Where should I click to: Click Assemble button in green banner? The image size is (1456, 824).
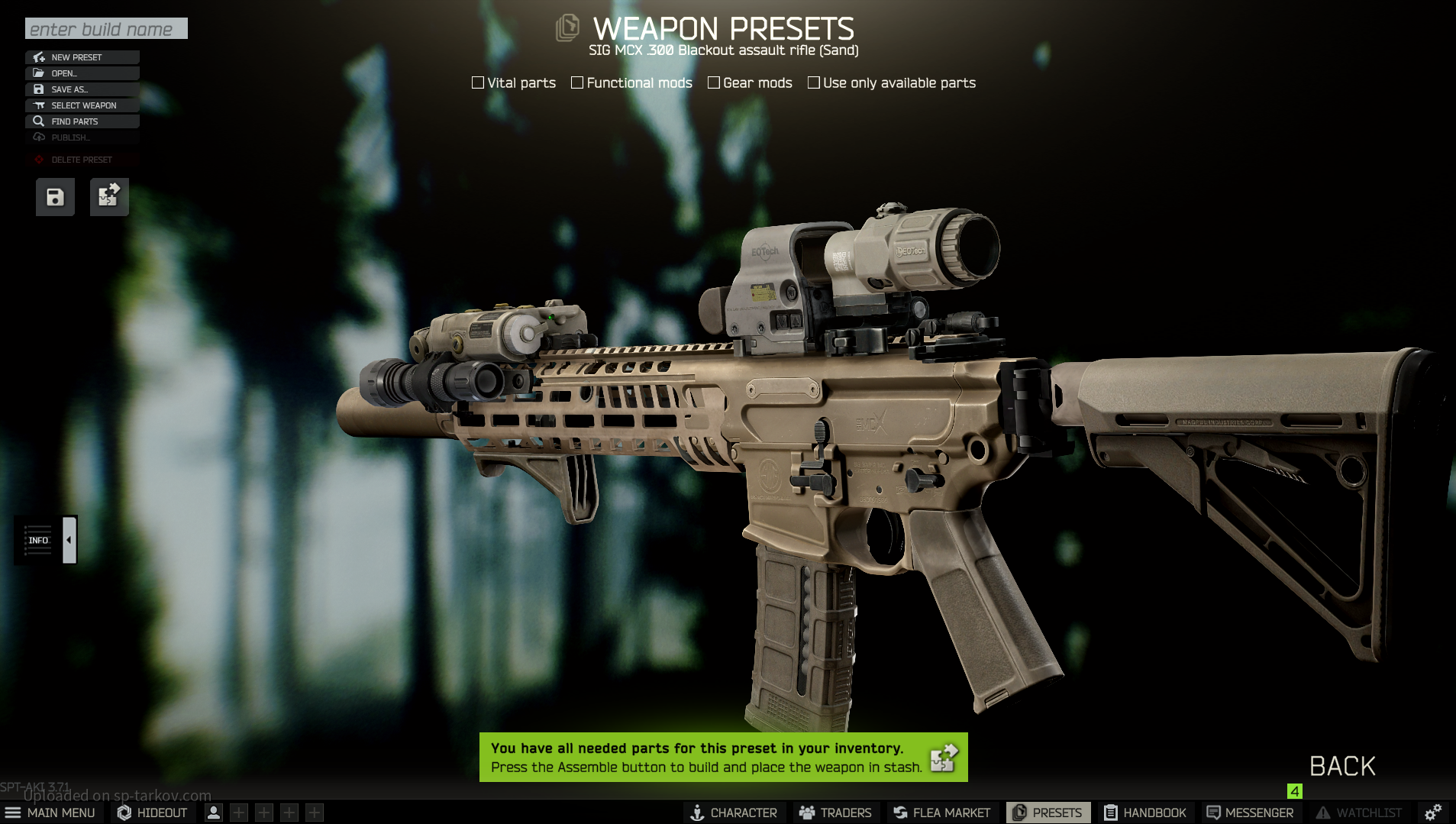click(x=944, y=758)
